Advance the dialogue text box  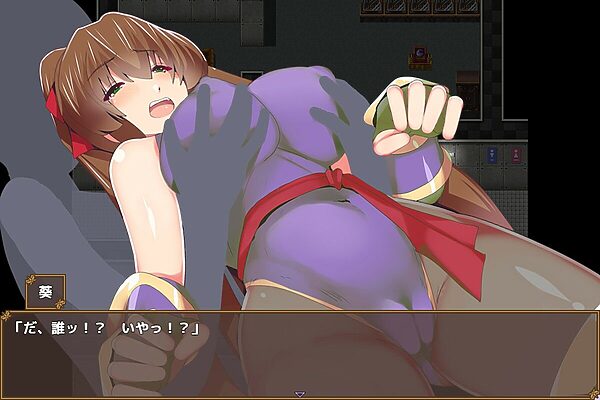pos(300,350)
